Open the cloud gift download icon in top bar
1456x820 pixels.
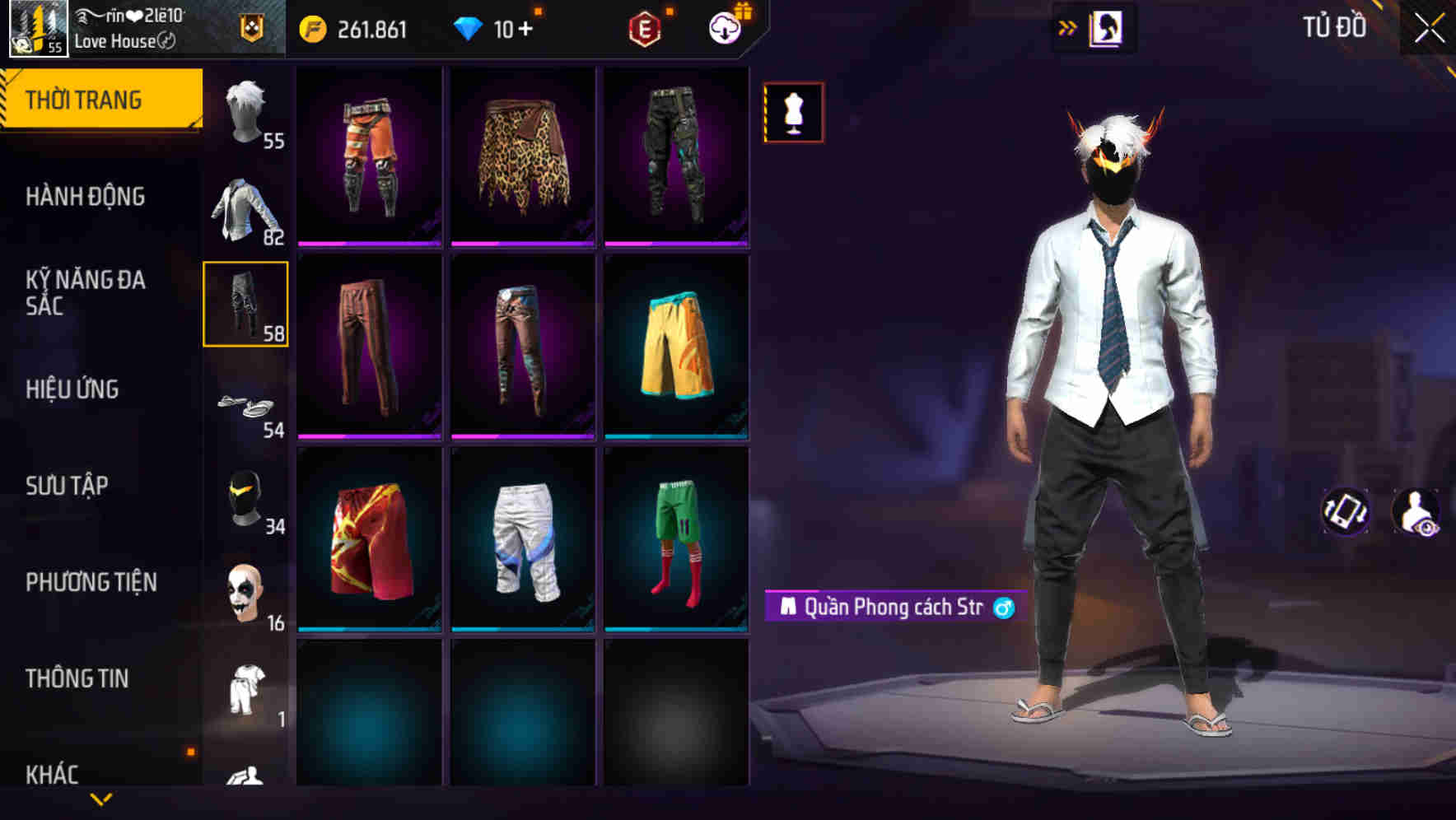tap(723, 27)
